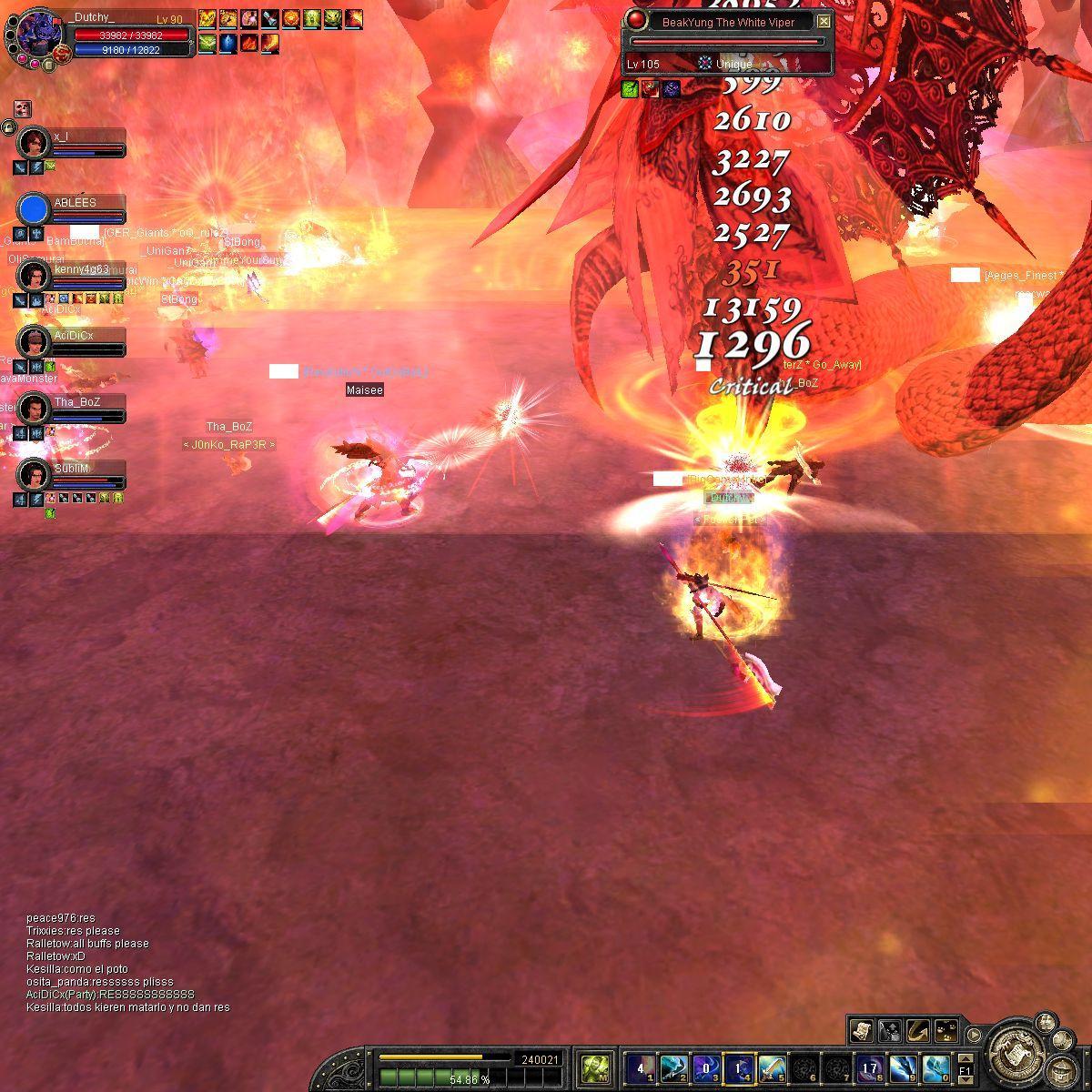Activate the skill in hotbar slot 9

(x=903, y=1067)
